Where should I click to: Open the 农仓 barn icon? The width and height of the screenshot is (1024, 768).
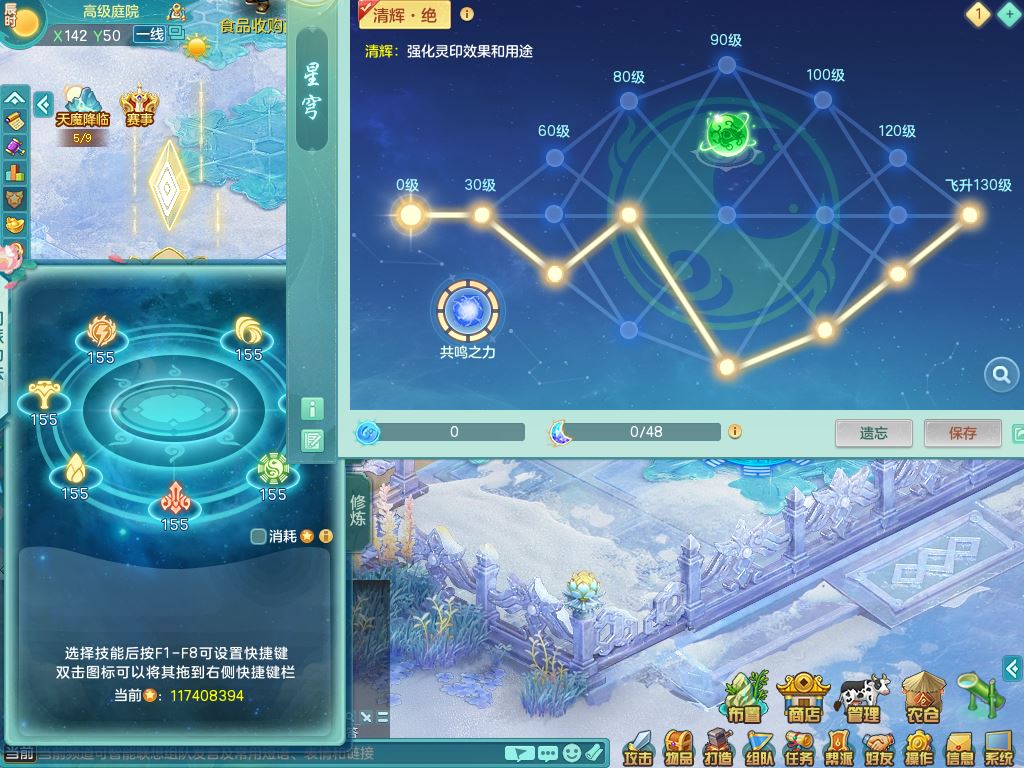pos(921,697)
